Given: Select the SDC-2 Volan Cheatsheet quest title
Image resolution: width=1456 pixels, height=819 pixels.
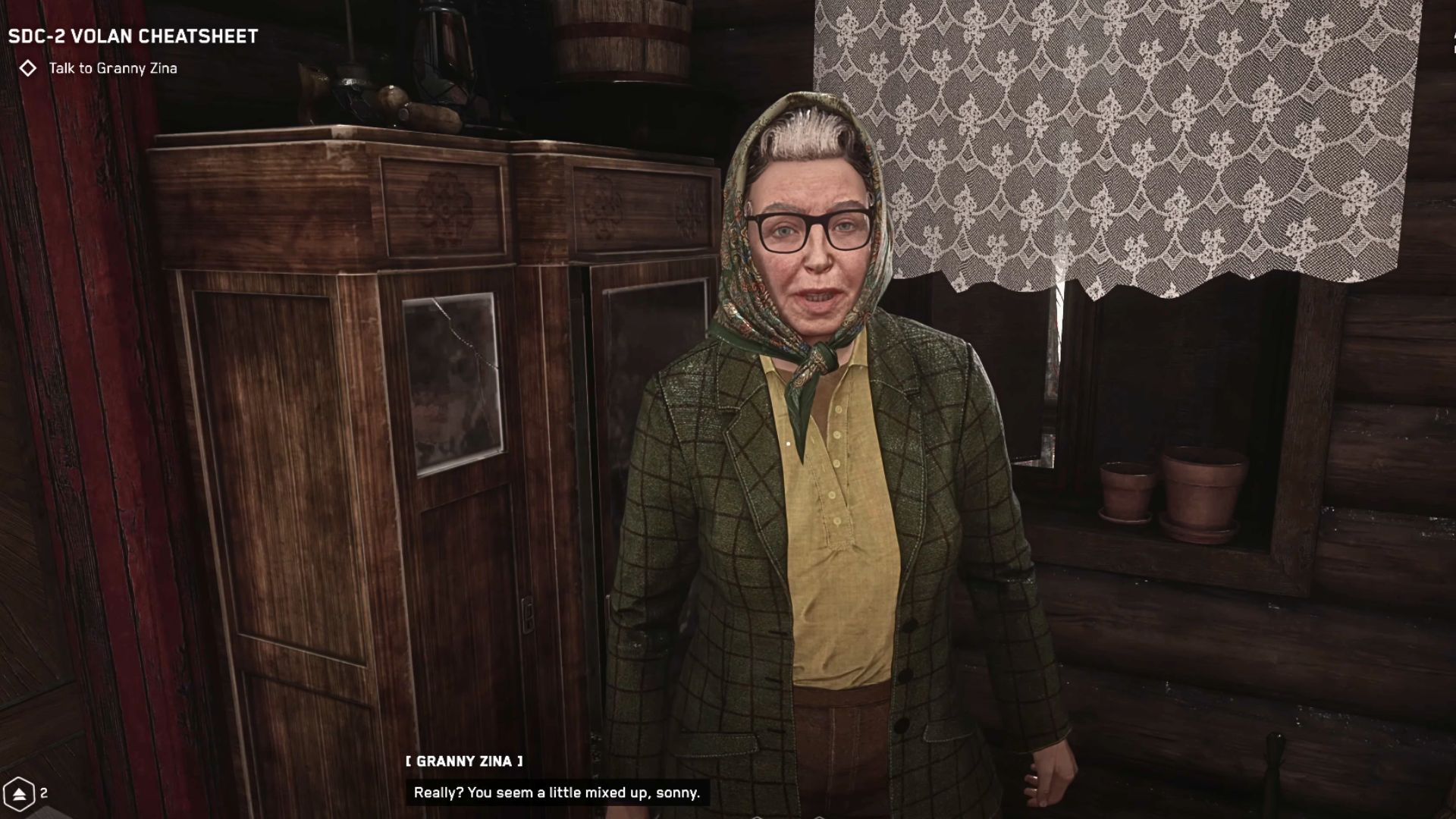Looking at the screenshot, I should [133, 36].
